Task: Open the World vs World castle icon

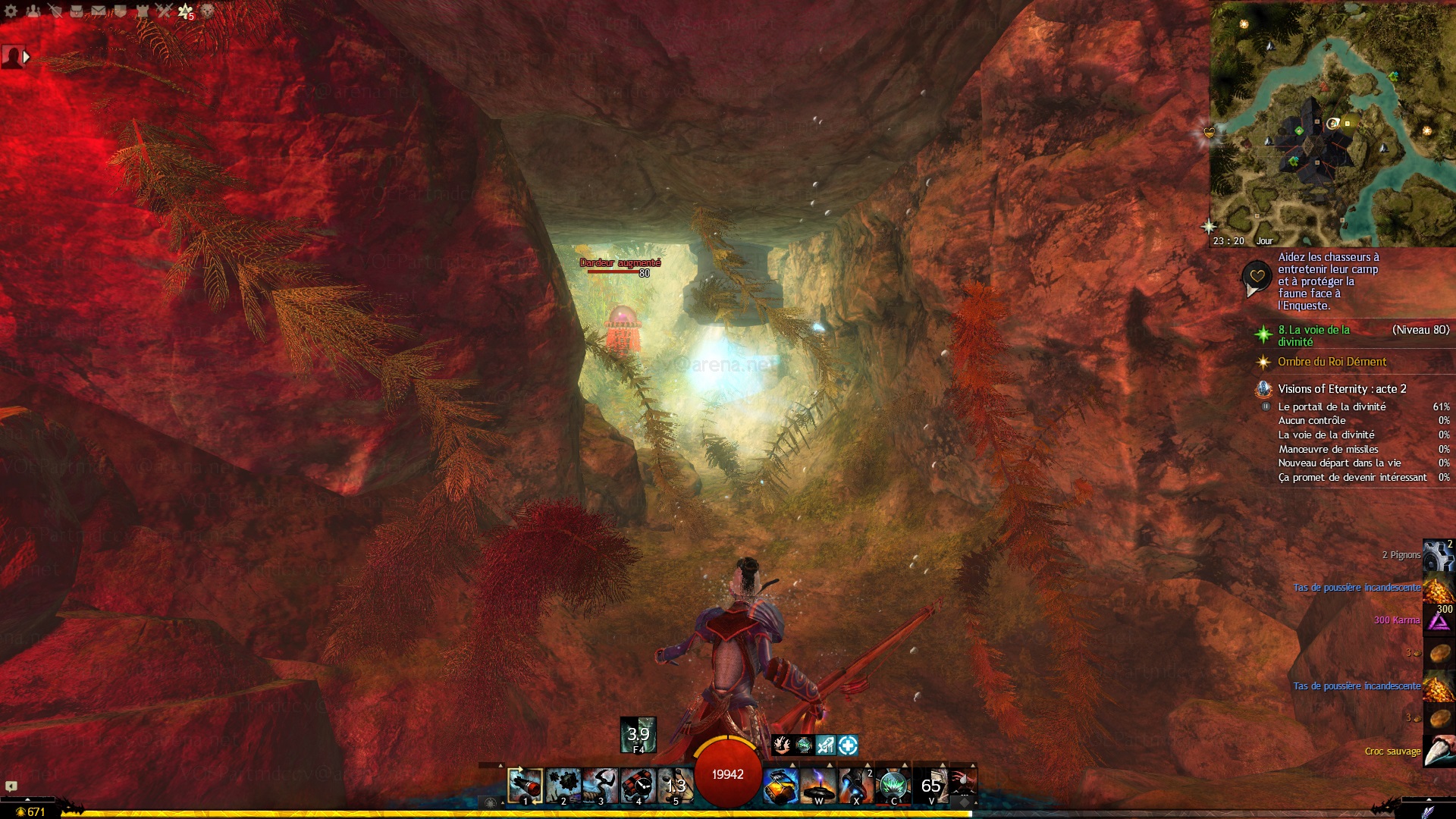Action: (142, 11)
